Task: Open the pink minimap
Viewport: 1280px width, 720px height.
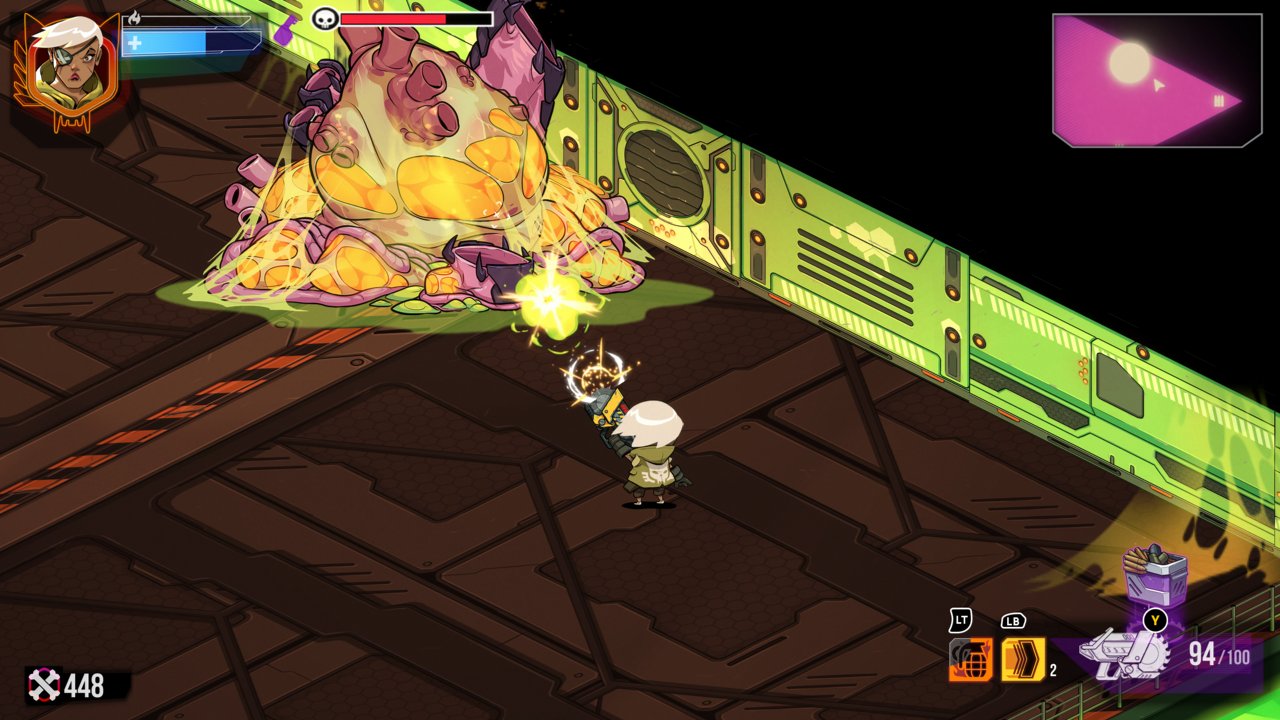Action: [x=1155, y=80]
